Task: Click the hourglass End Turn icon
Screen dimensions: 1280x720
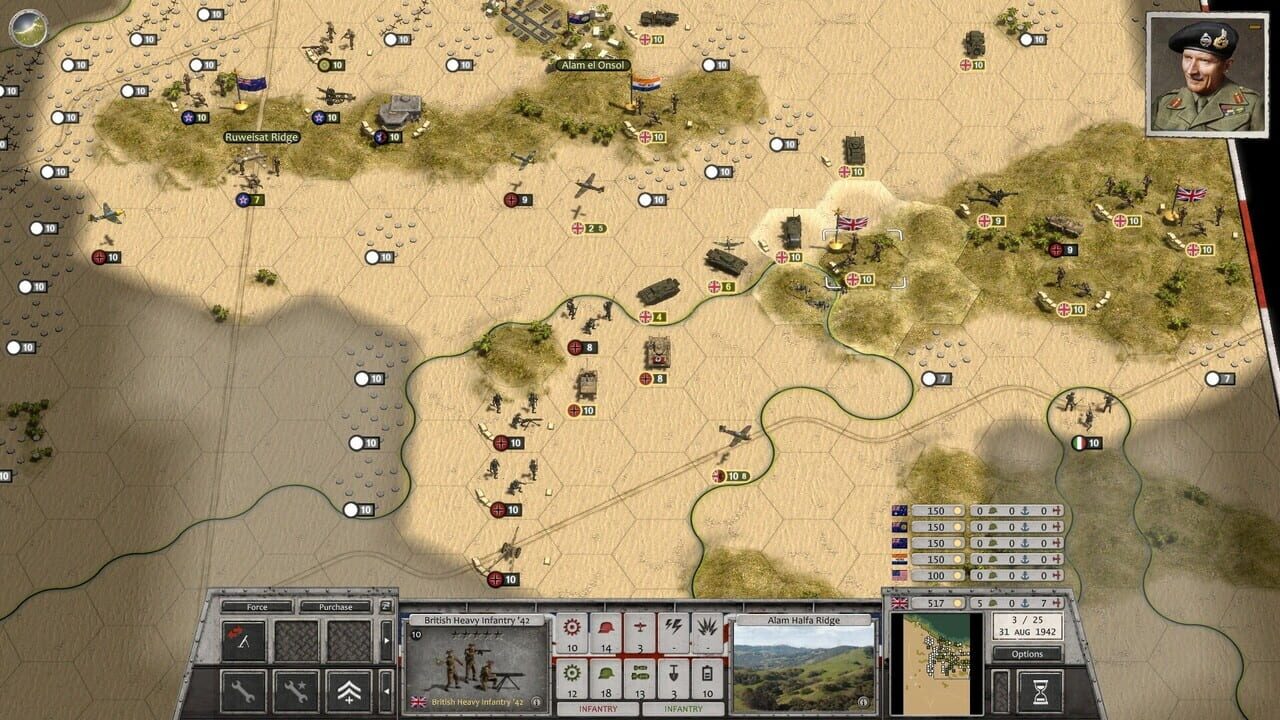Action: click(1042, 691)
